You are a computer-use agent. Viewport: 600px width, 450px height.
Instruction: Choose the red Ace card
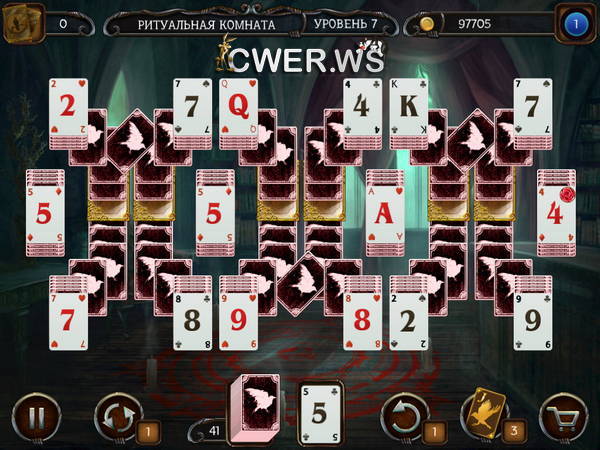(x=385, y=212)
